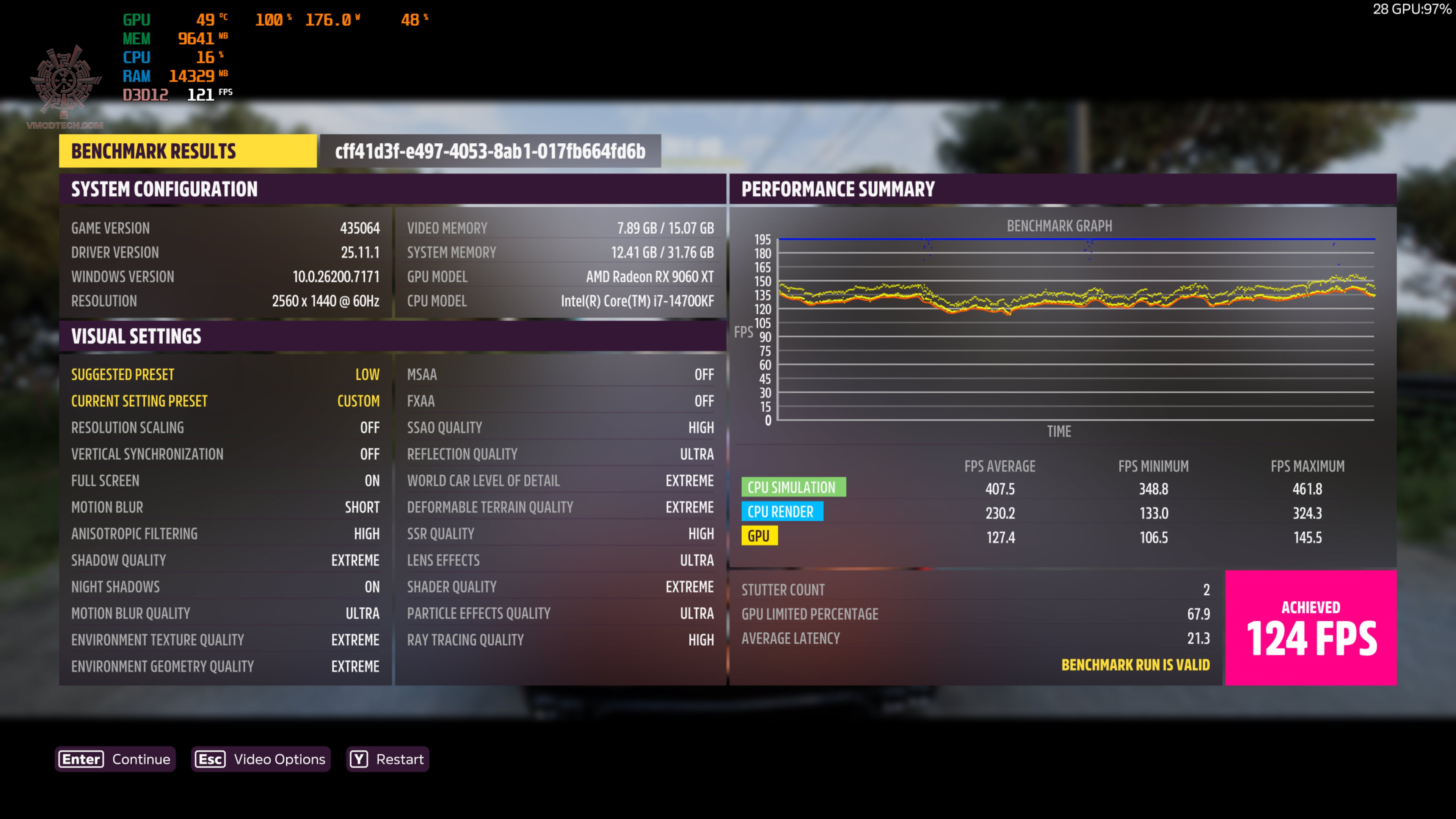Click the CPU RENDER legend badge

(783, 511)
